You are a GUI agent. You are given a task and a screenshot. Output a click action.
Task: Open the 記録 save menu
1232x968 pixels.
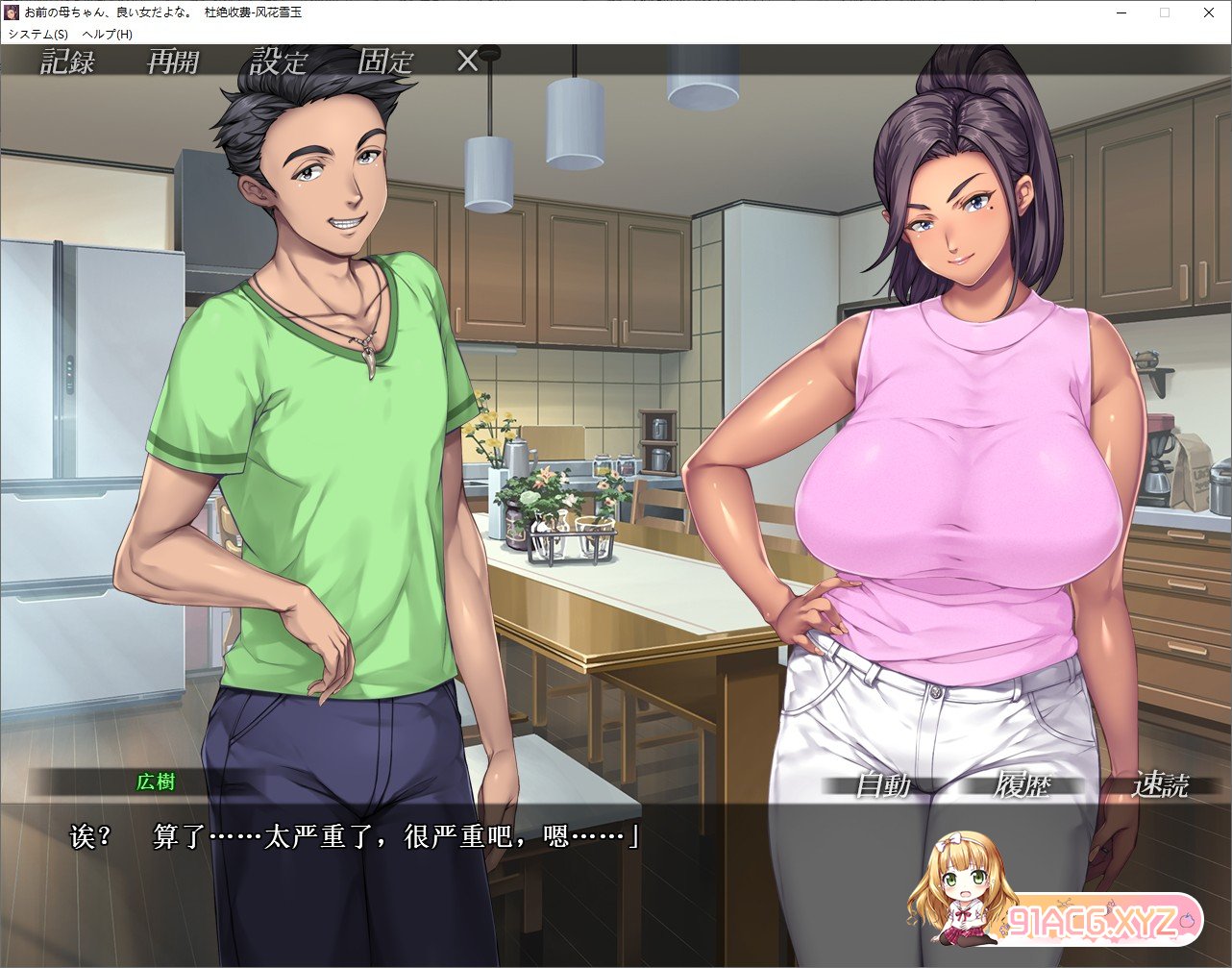(x=68, y=62)
